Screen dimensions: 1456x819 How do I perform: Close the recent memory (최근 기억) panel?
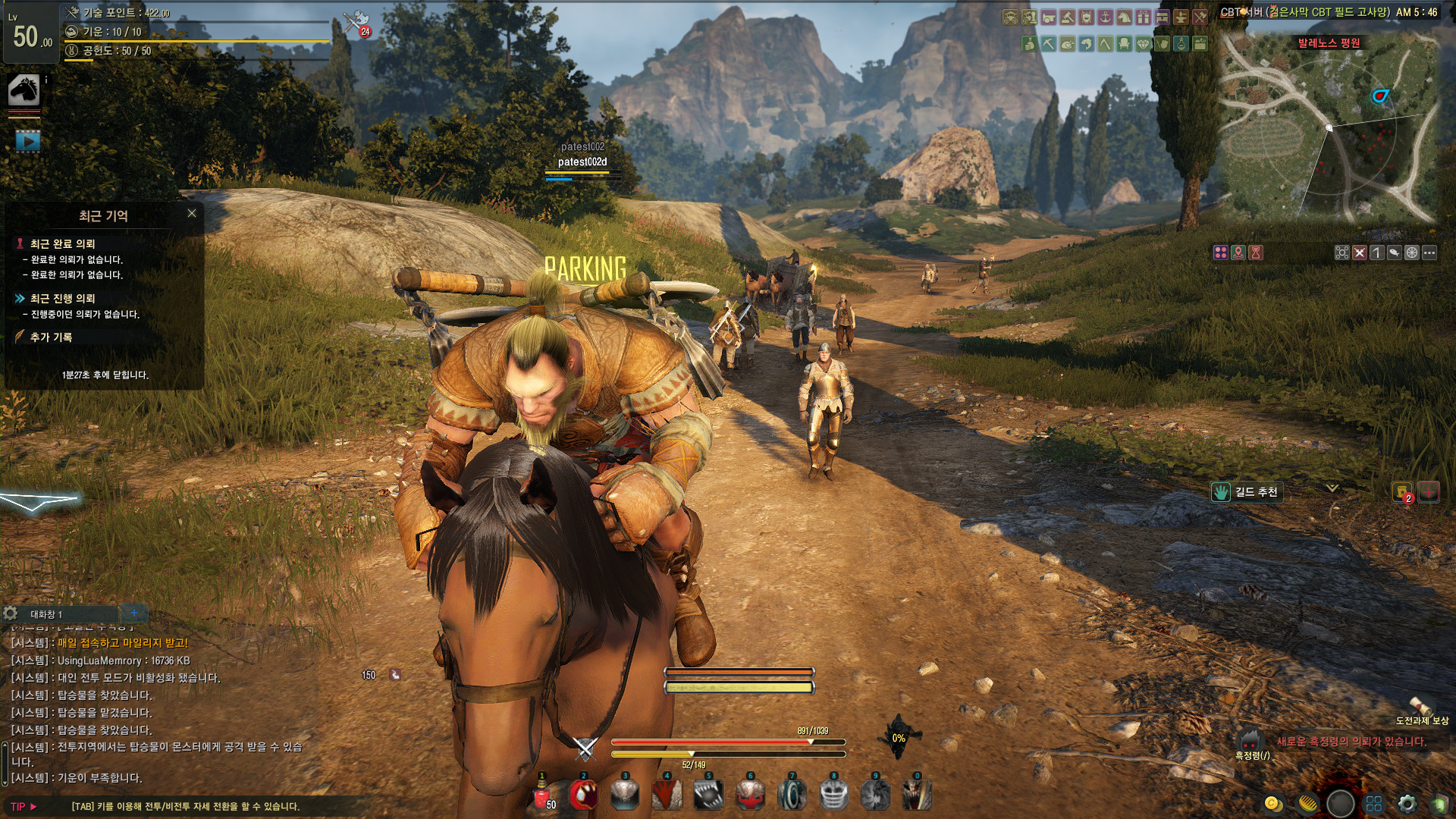tap(192, 214)
